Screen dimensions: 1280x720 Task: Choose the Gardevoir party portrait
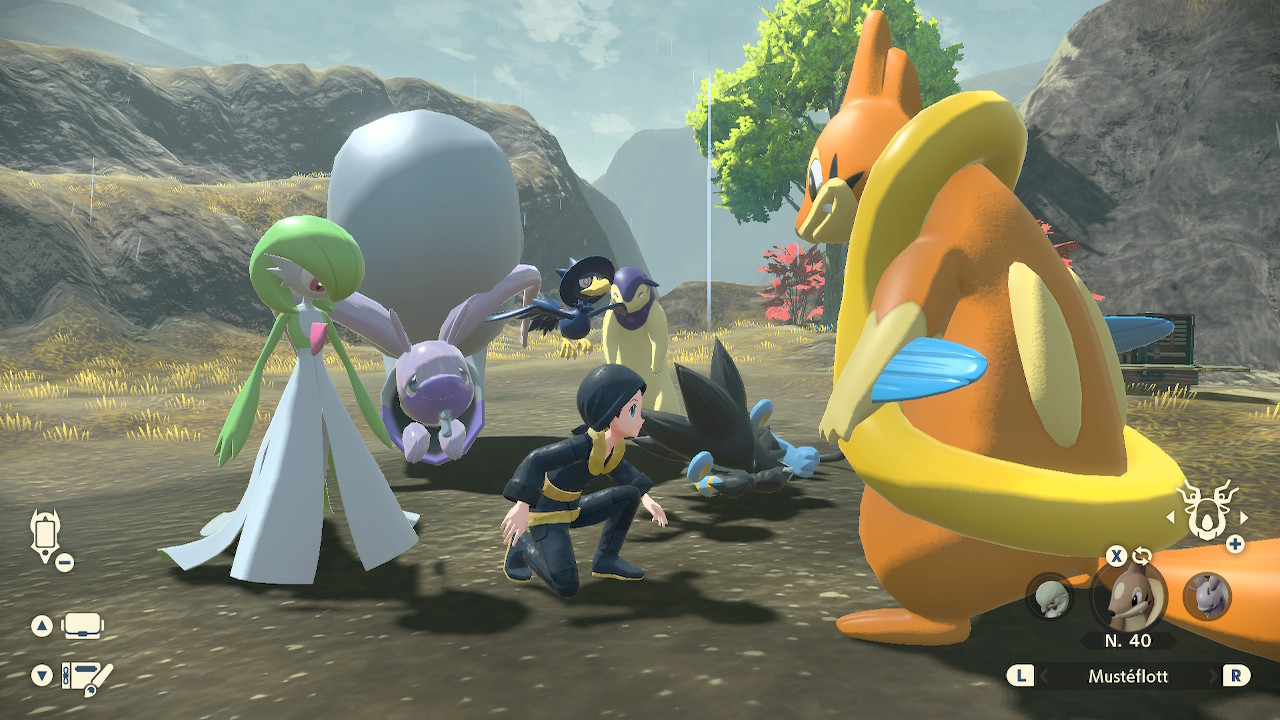1049,596
